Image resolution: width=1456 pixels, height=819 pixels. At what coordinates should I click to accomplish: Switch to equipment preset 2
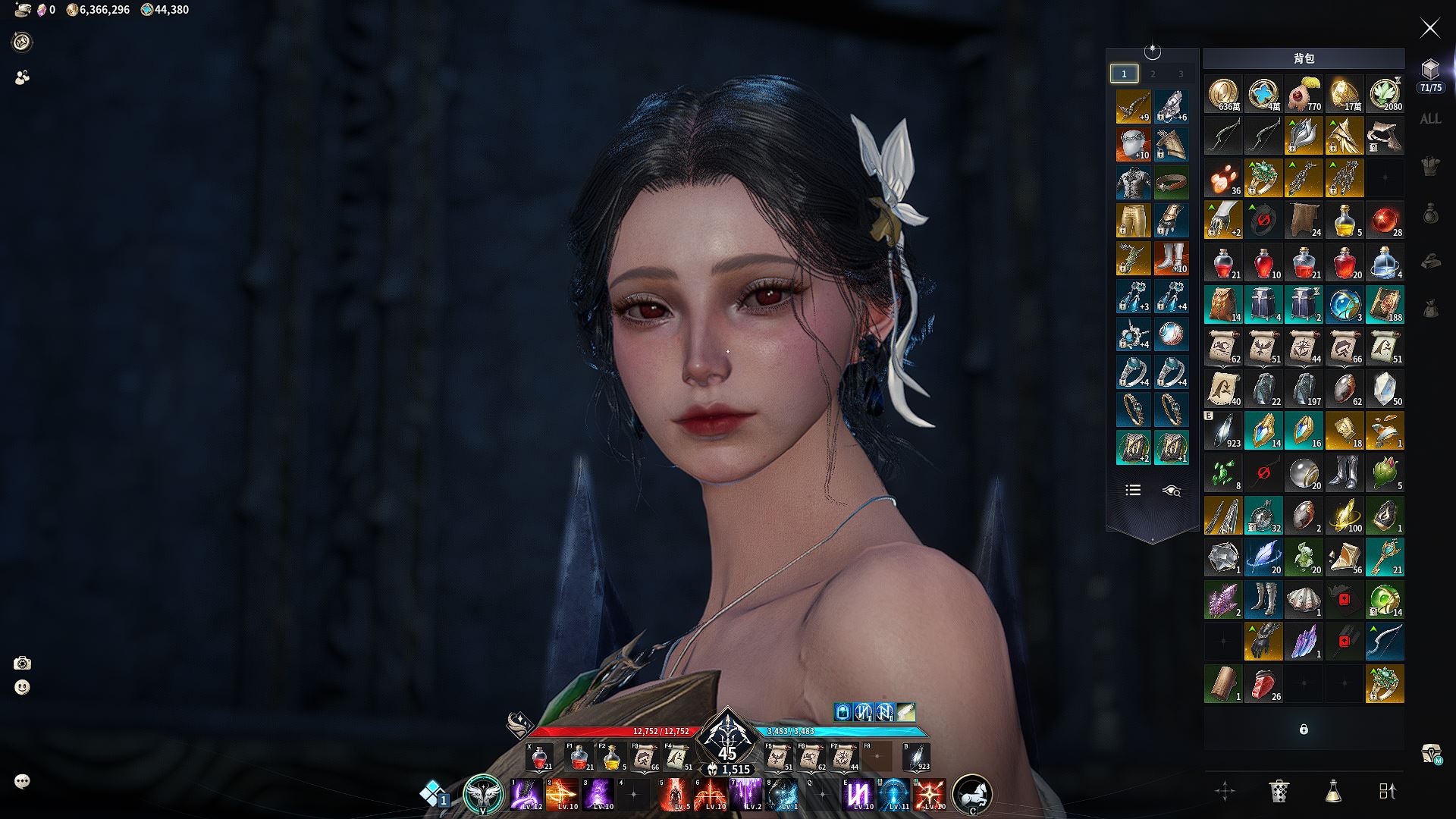1153,74
